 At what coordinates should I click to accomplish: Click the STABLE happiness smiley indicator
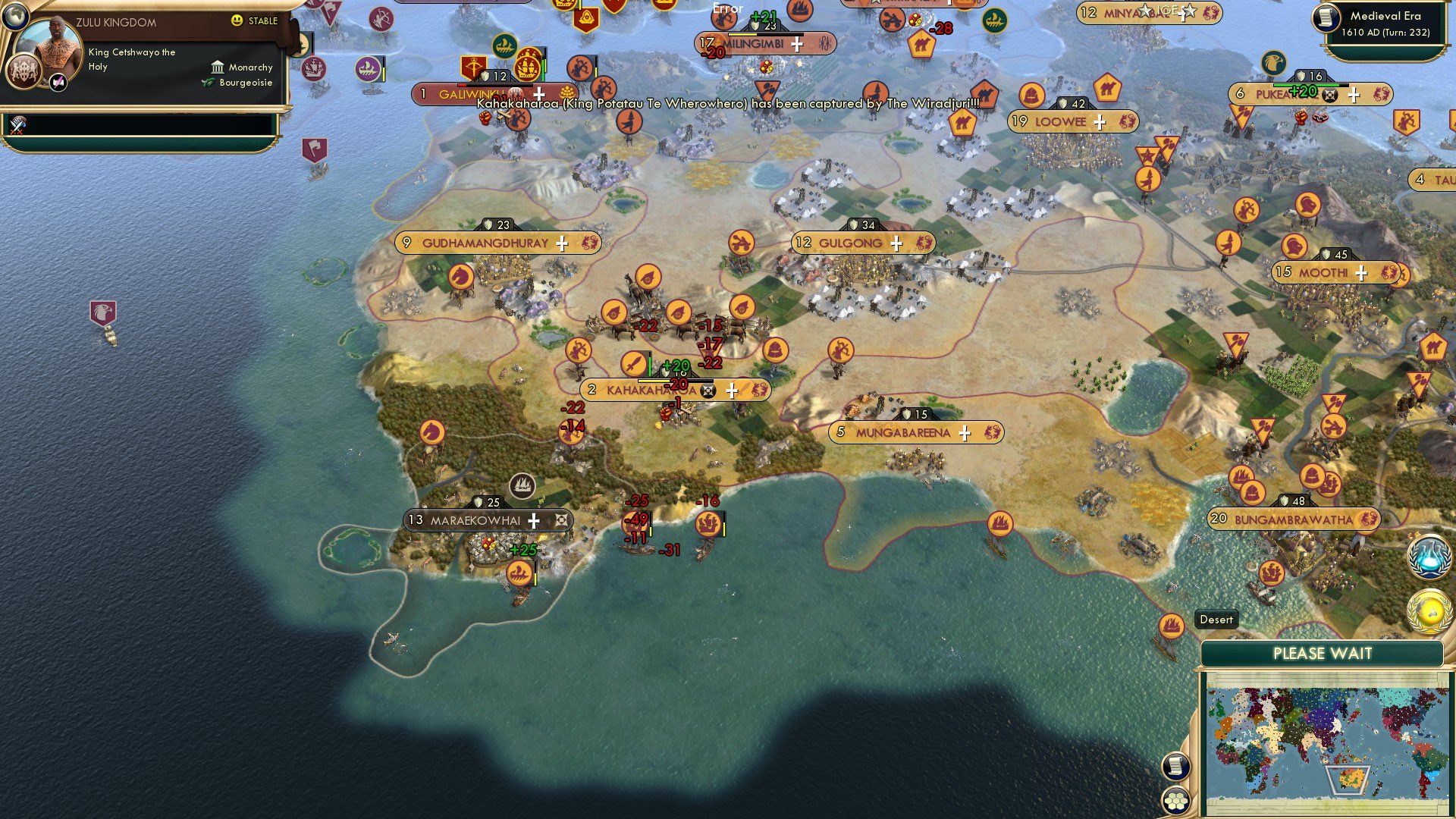[237, 20]
